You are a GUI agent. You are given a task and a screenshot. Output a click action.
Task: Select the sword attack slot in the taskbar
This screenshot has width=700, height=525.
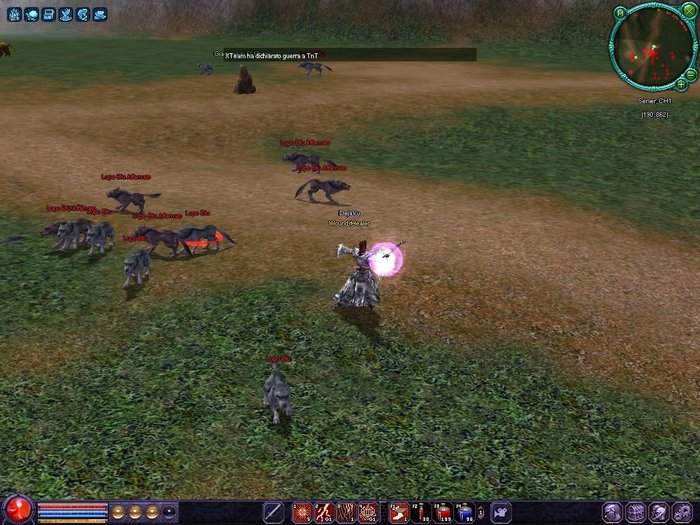pyautogui.click(x=273, y=512)
